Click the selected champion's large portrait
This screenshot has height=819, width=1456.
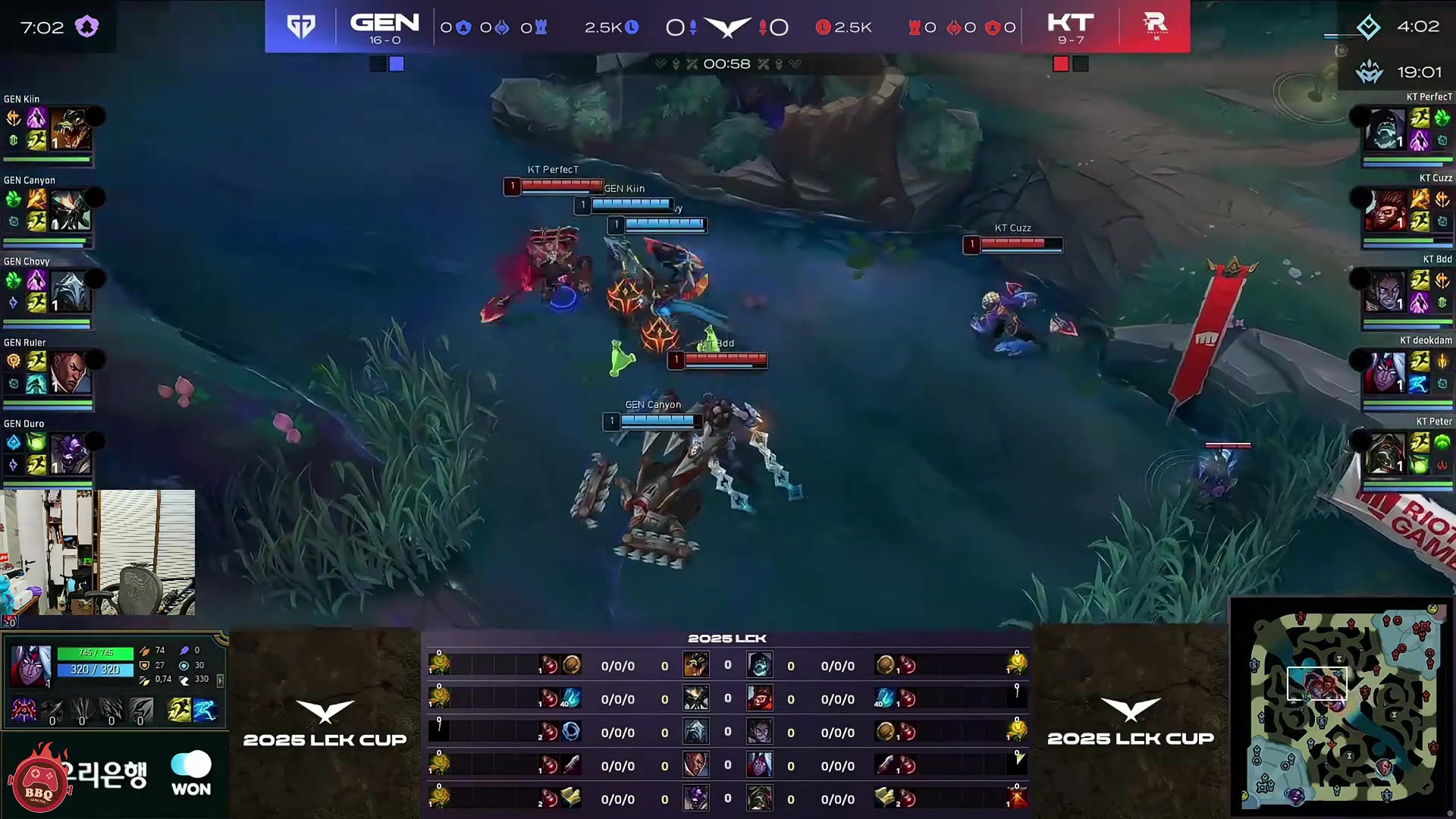(x=30, y=666)
